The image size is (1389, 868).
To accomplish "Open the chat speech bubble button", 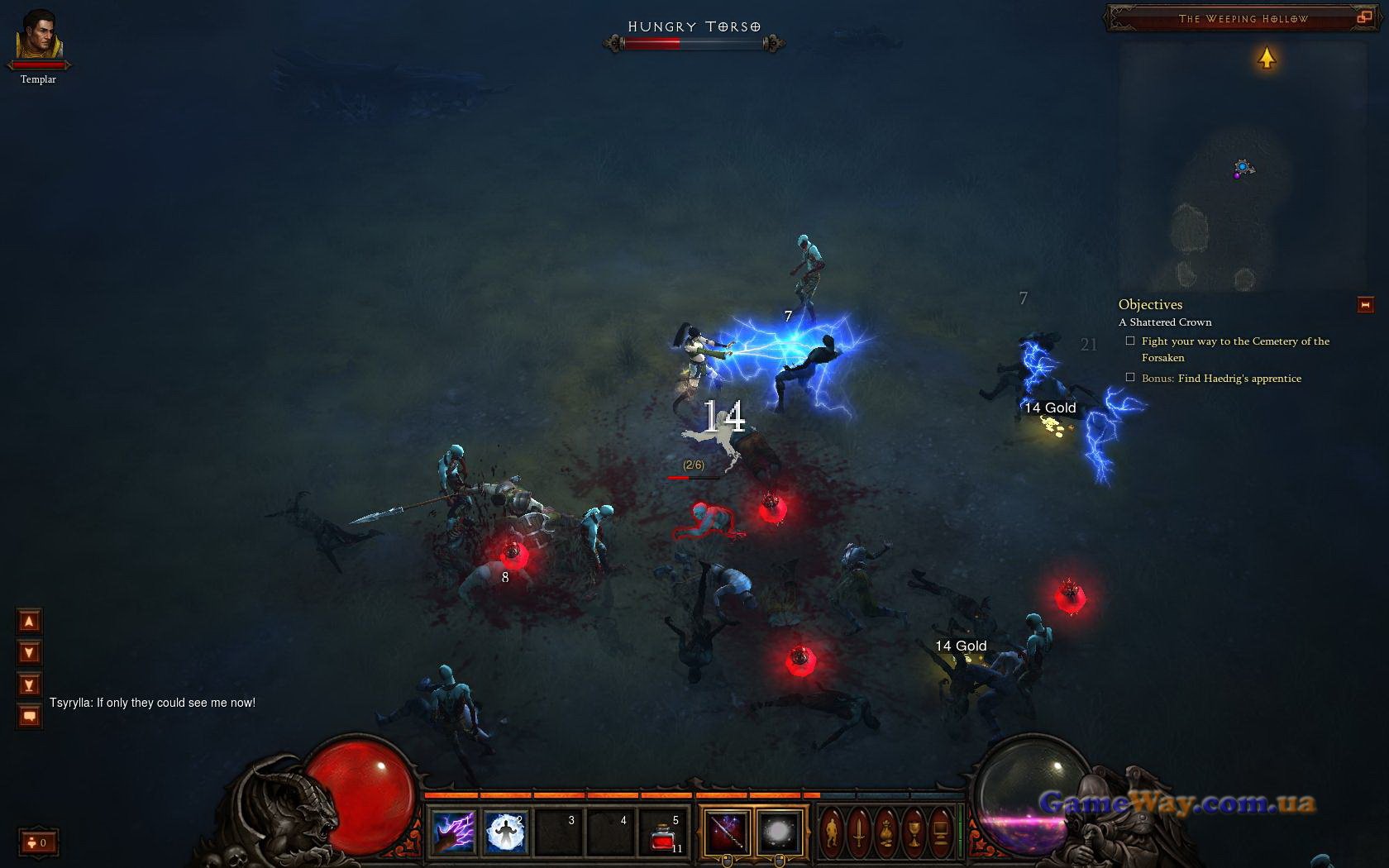I will (x=29, y=716).
